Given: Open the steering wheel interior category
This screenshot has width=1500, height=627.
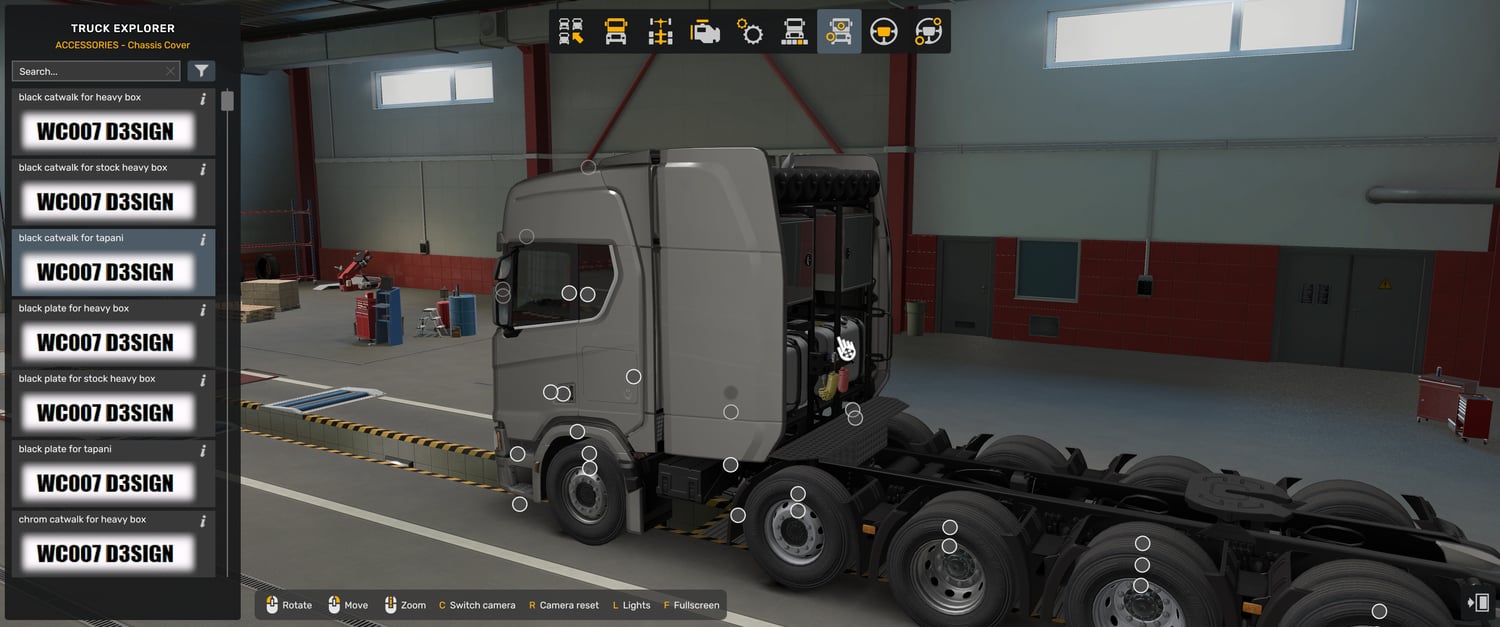Looking at the screenshot, I should point(883,32).
